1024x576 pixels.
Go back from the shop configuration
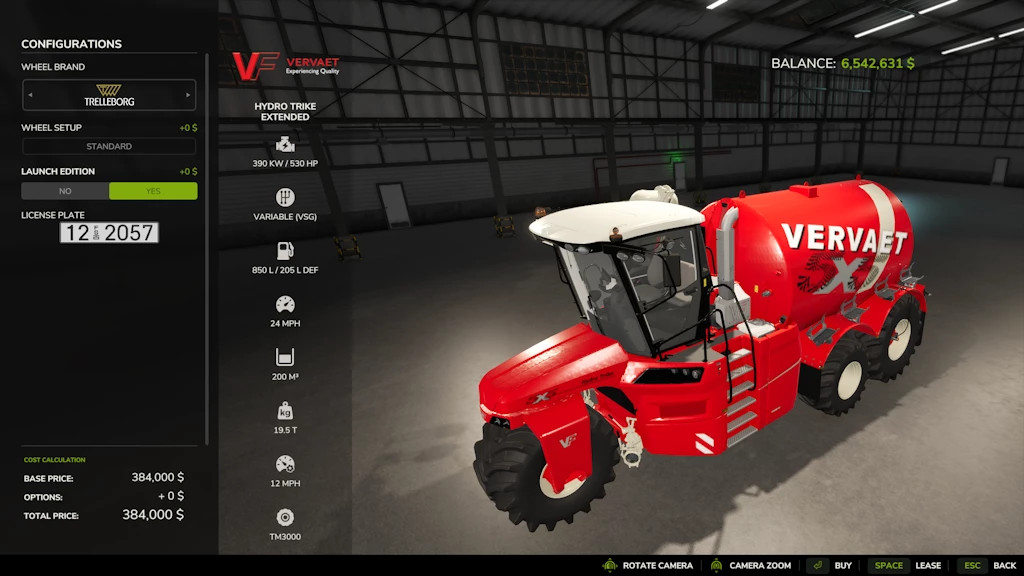pyautogui.click(x=988, y=566)
